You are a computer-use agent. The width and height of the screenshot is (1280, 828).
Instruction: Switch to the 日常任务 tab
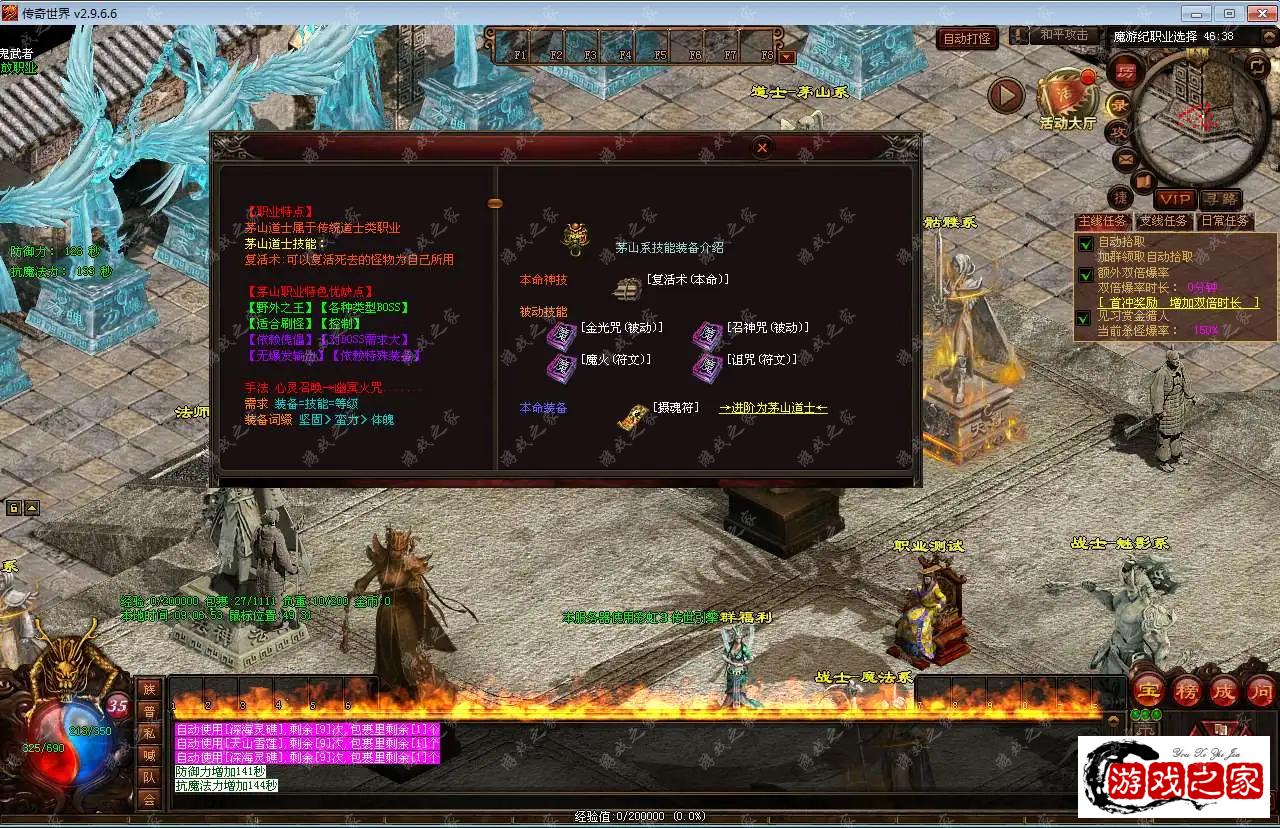tap(1224, 221)
